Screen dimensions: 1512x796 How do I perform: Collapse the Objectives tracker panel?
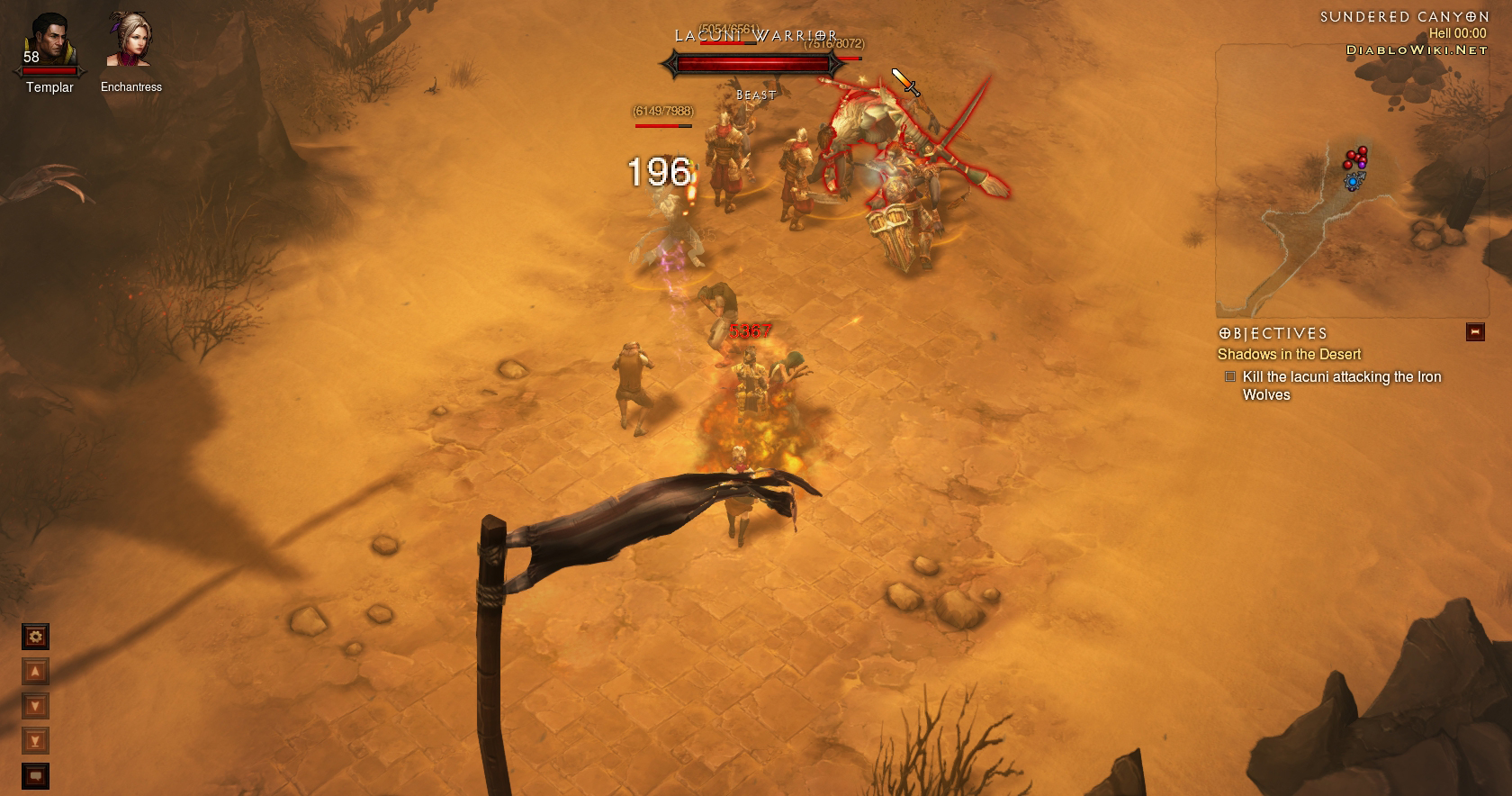(x=1475, y=332)
